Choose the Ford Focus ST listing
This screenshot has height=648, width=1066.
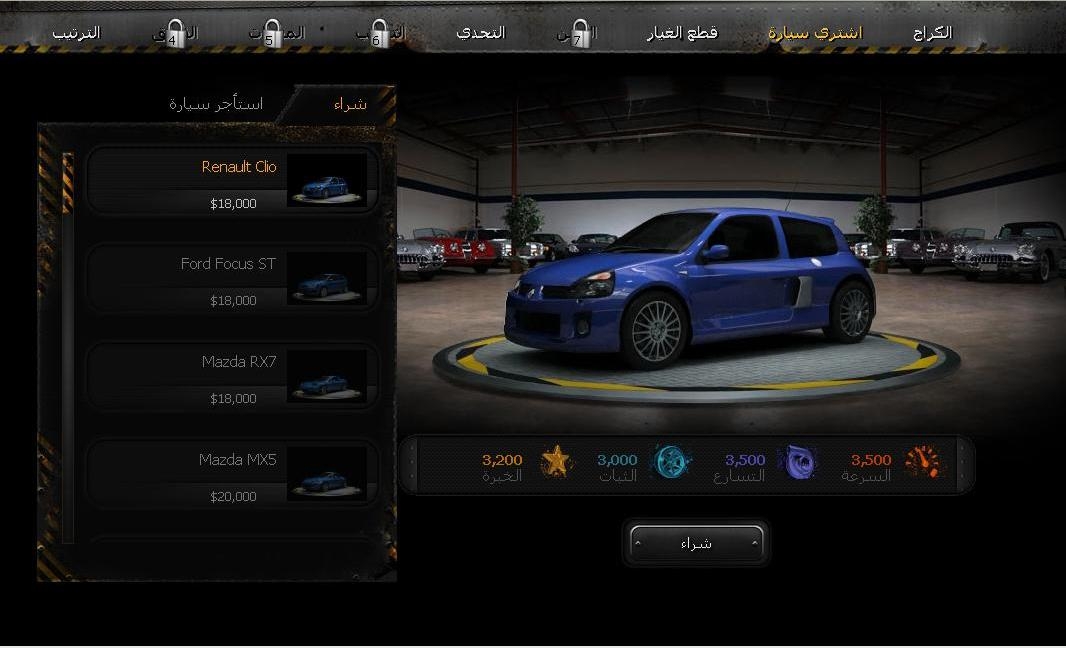[x=233, y=278]
